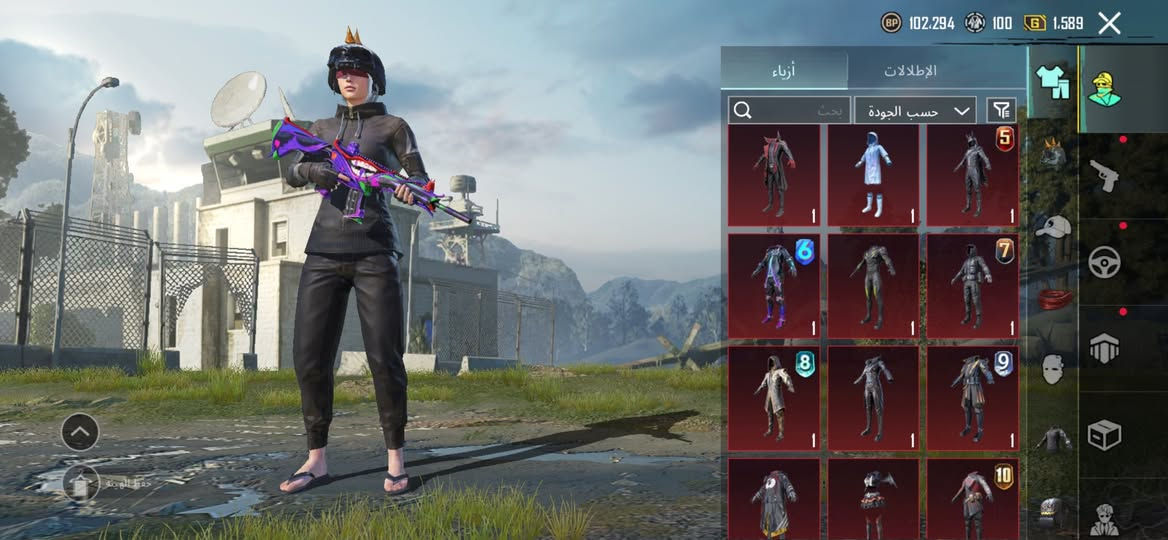The width and height of the screenshot is (1168, 540).
Task: Choose the outfit with badge 9
Action: click(x=972, y=398)
